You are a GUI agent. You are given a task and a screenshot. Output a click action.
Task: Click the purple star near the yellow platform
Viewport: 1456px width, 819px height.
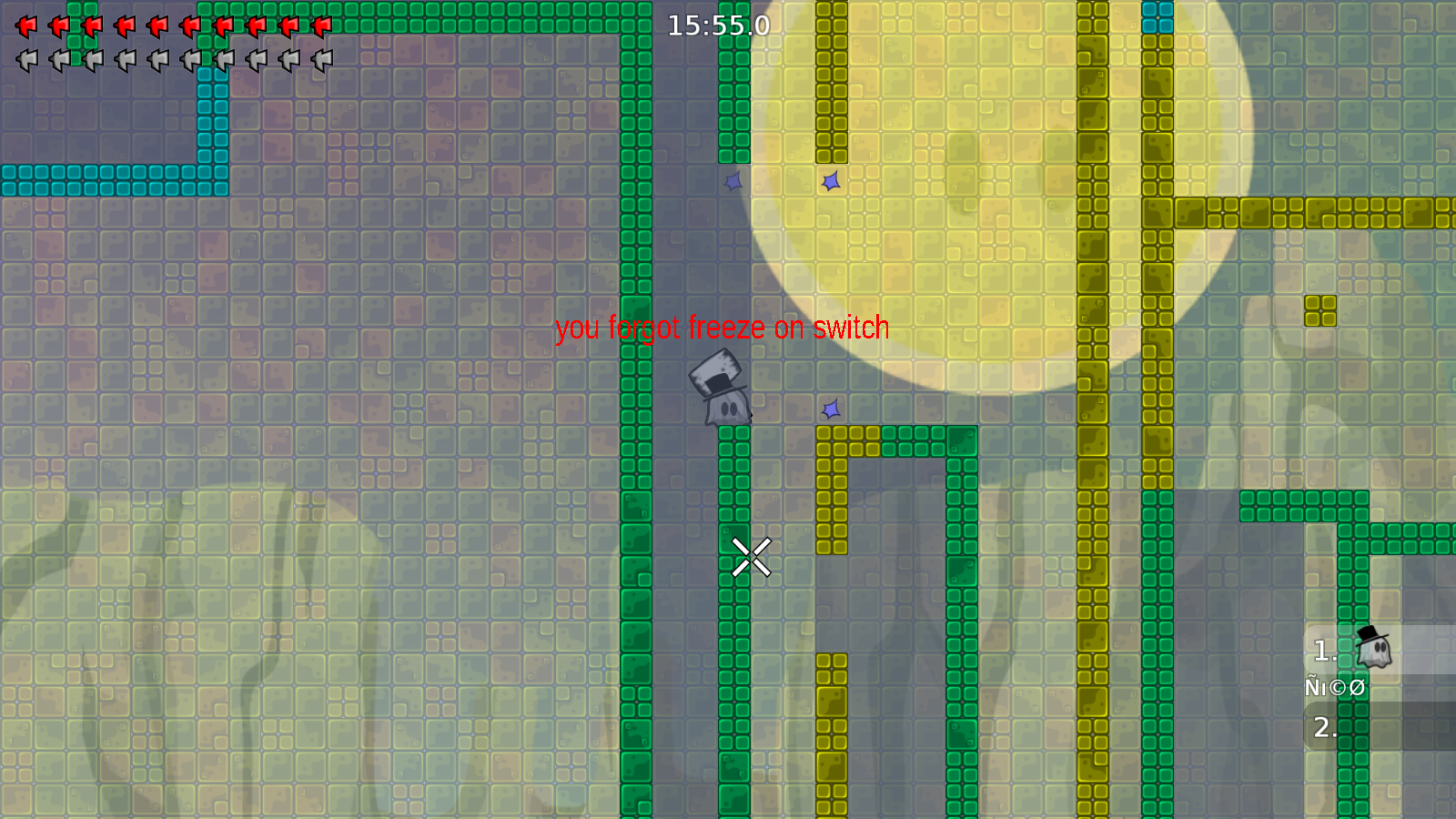pos(830,409)
